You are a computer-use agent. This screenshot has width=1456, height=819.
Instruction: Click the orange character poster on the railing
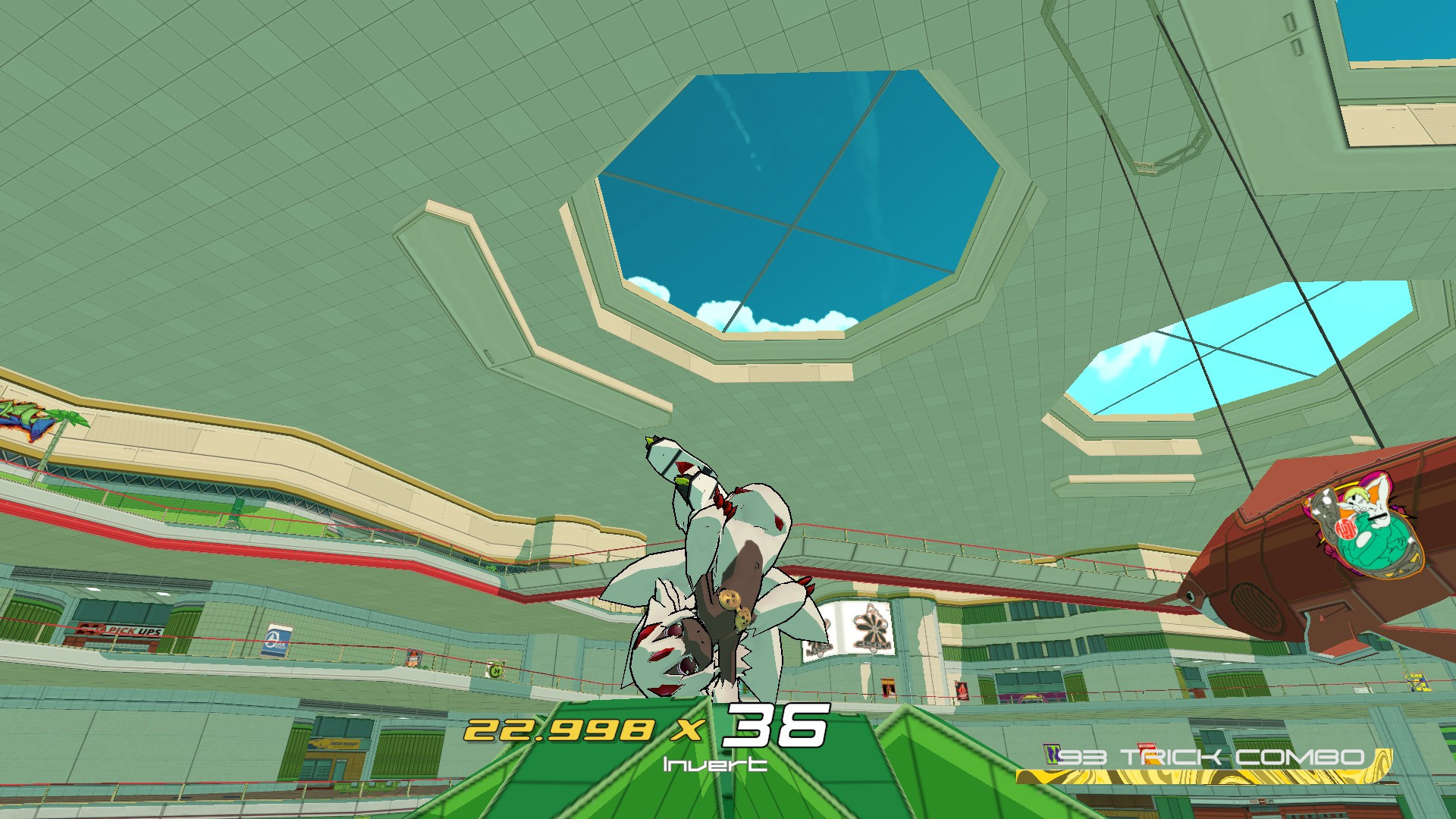point(412,657)
